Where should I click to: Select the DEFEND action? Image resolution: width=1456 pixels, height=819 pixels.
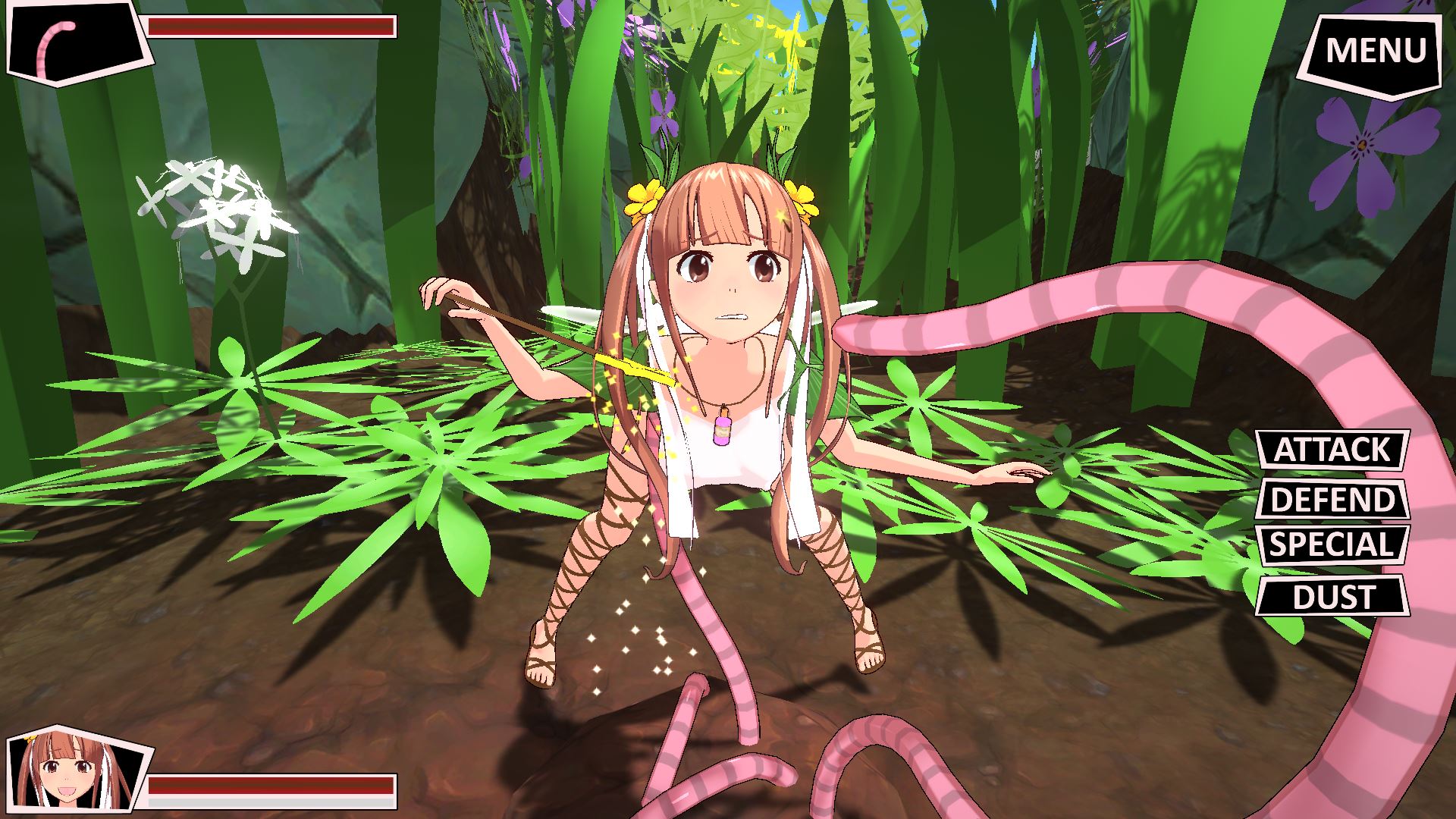tap(1332, 500)
